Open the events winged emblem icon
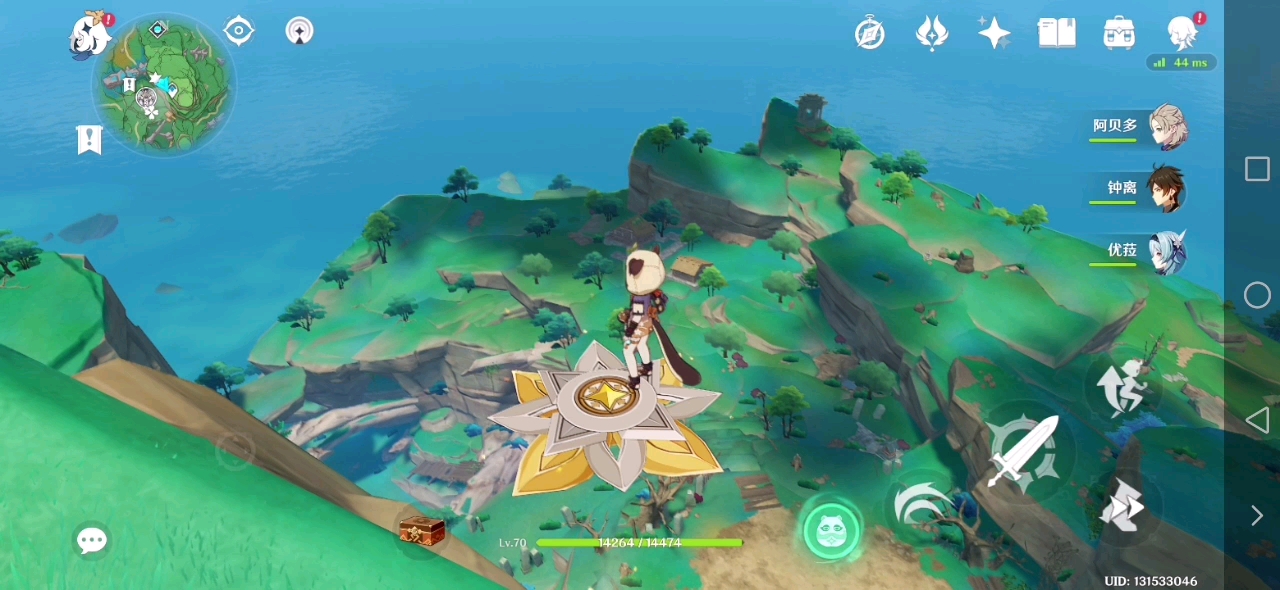 pyautogui.click(x=932, y=33)
